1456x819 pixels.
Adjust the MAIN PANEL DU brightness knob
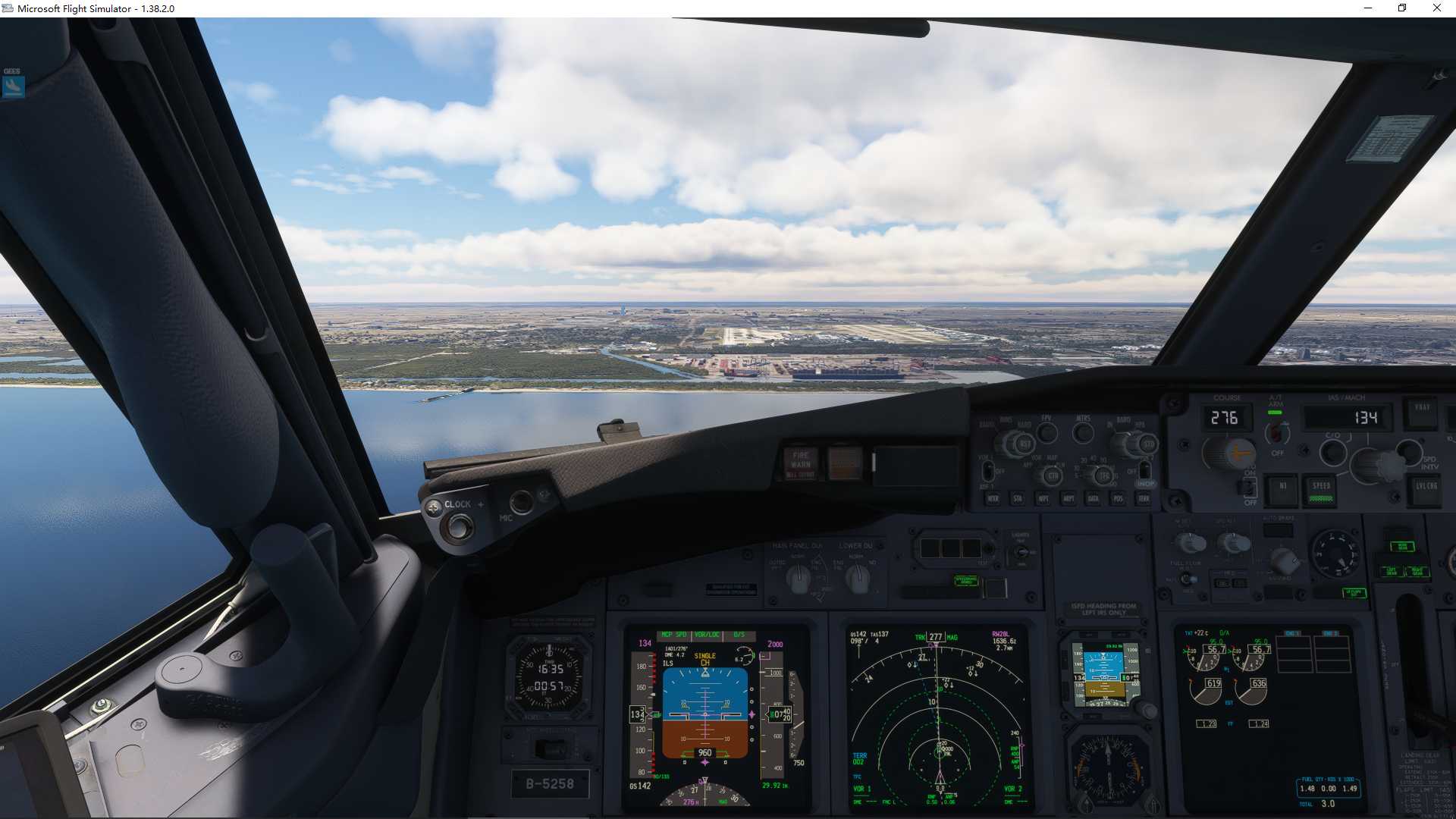(798, 580)
